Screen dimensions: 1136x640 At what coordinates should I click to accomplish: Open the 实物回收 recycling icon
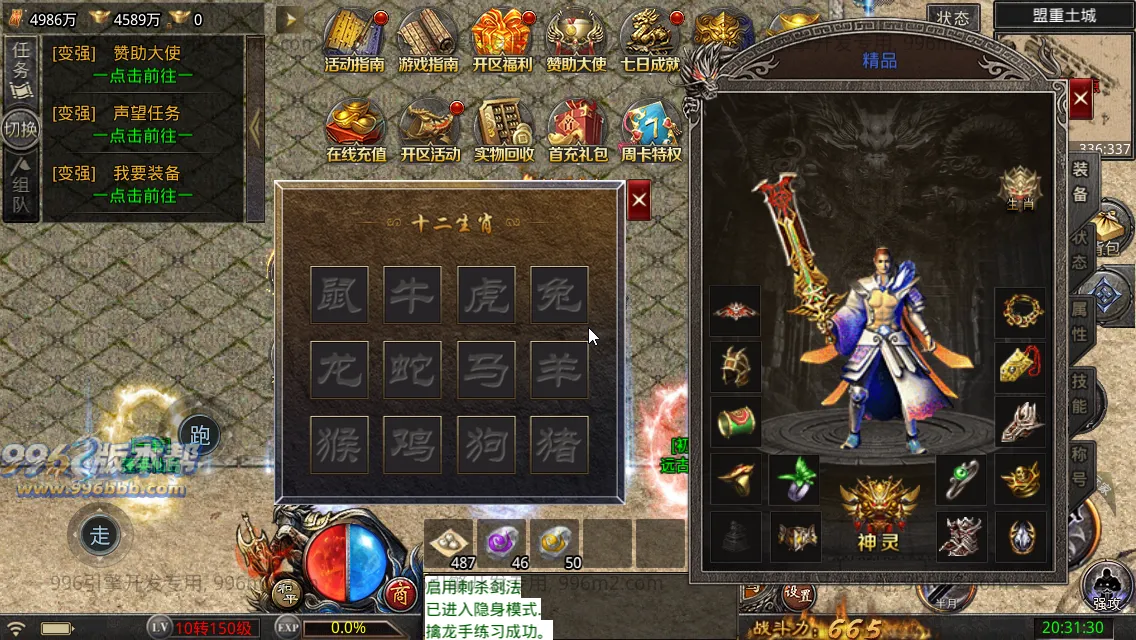503,130
